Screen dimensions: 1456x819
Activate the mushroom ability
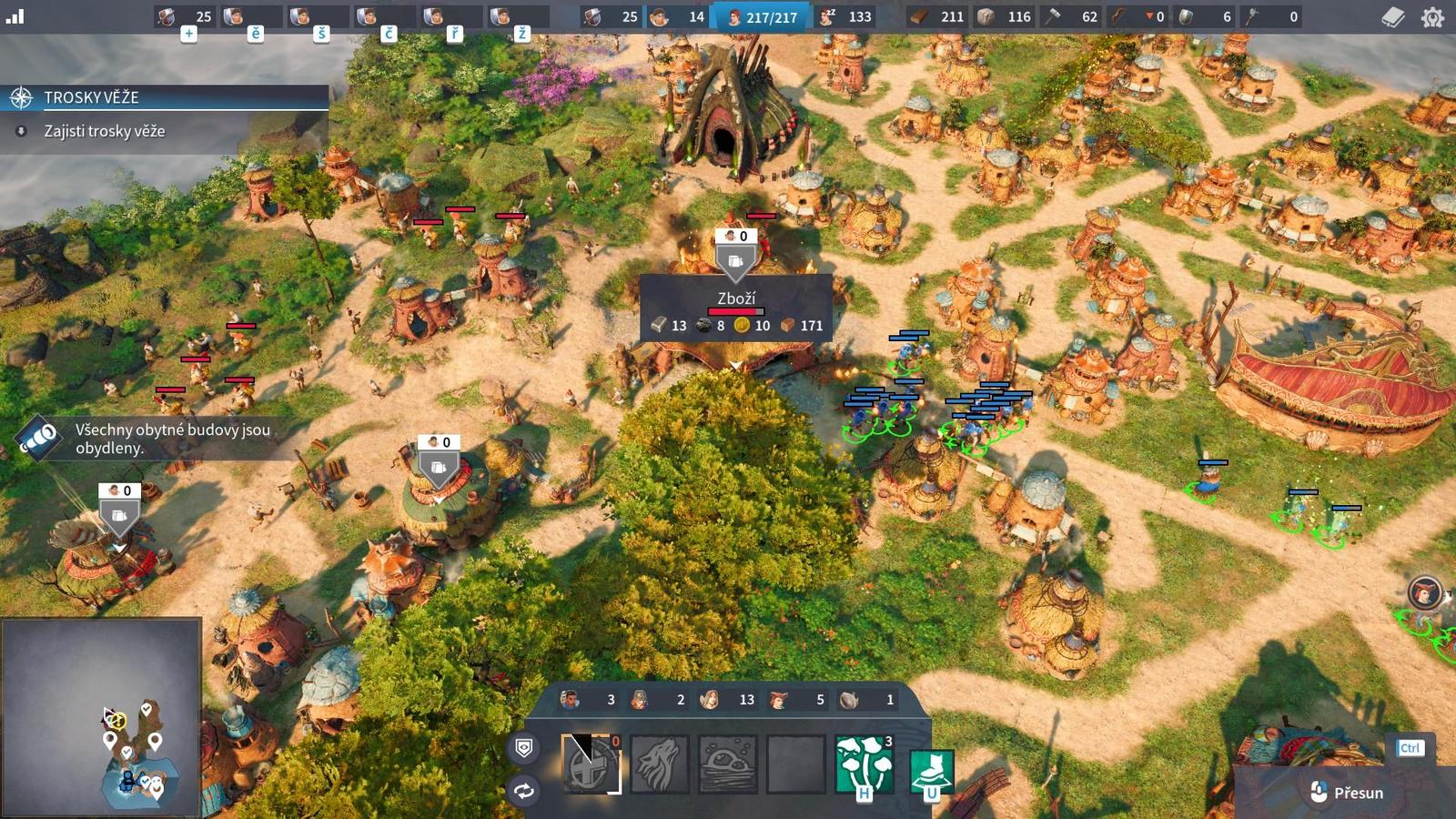(864, 763)
